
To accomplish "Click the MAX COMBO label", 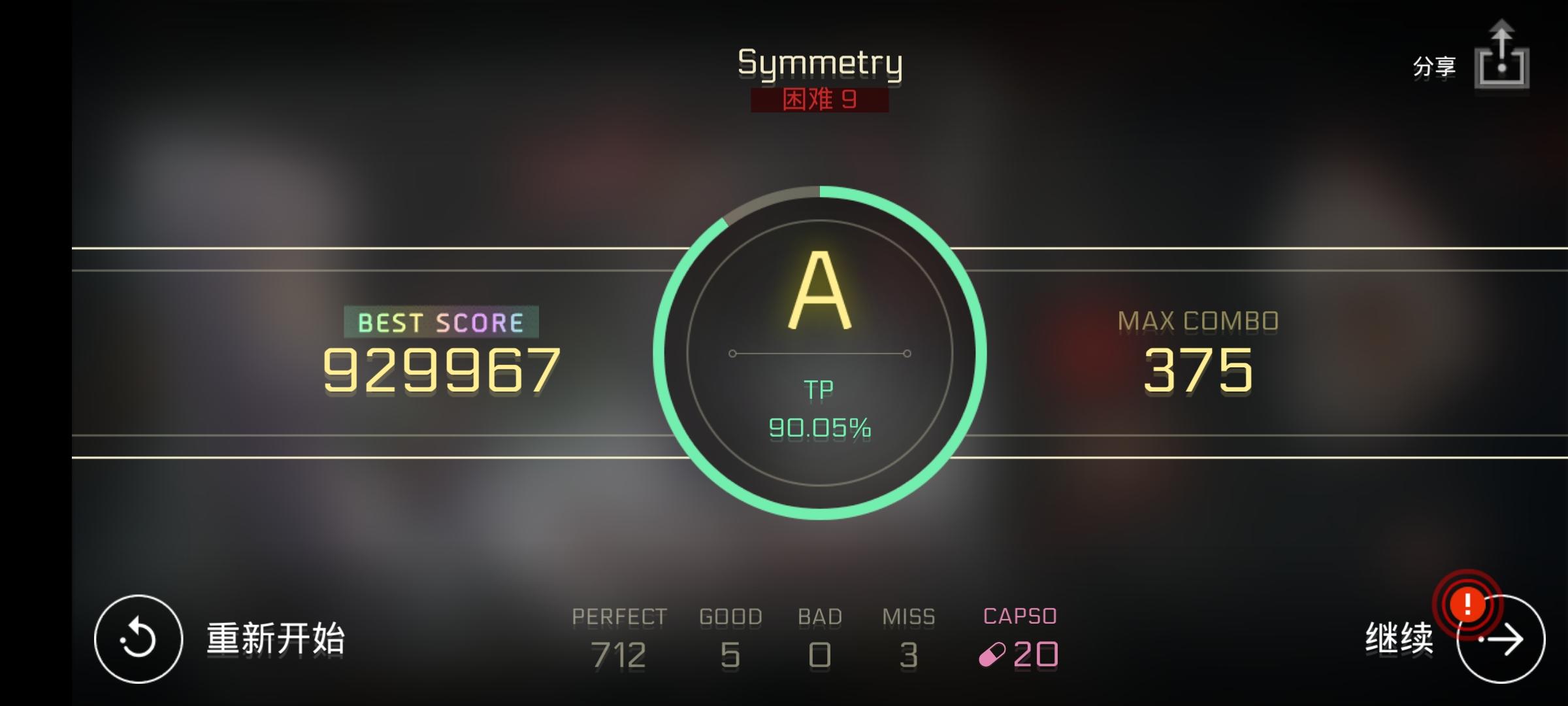I will pos(1199,321).
